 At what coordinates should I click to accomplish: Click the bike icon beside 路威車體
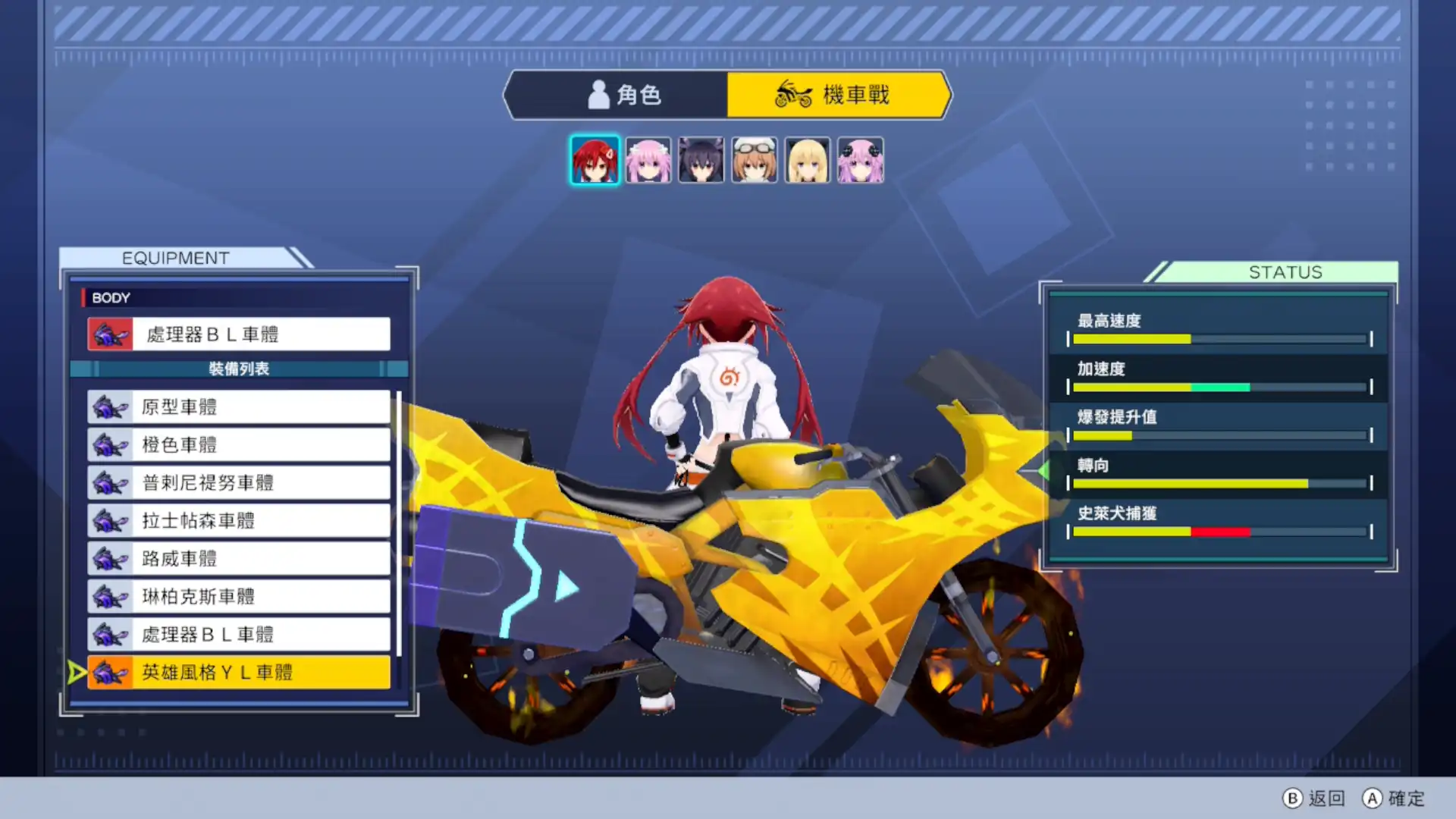click(x=109, y=559)
